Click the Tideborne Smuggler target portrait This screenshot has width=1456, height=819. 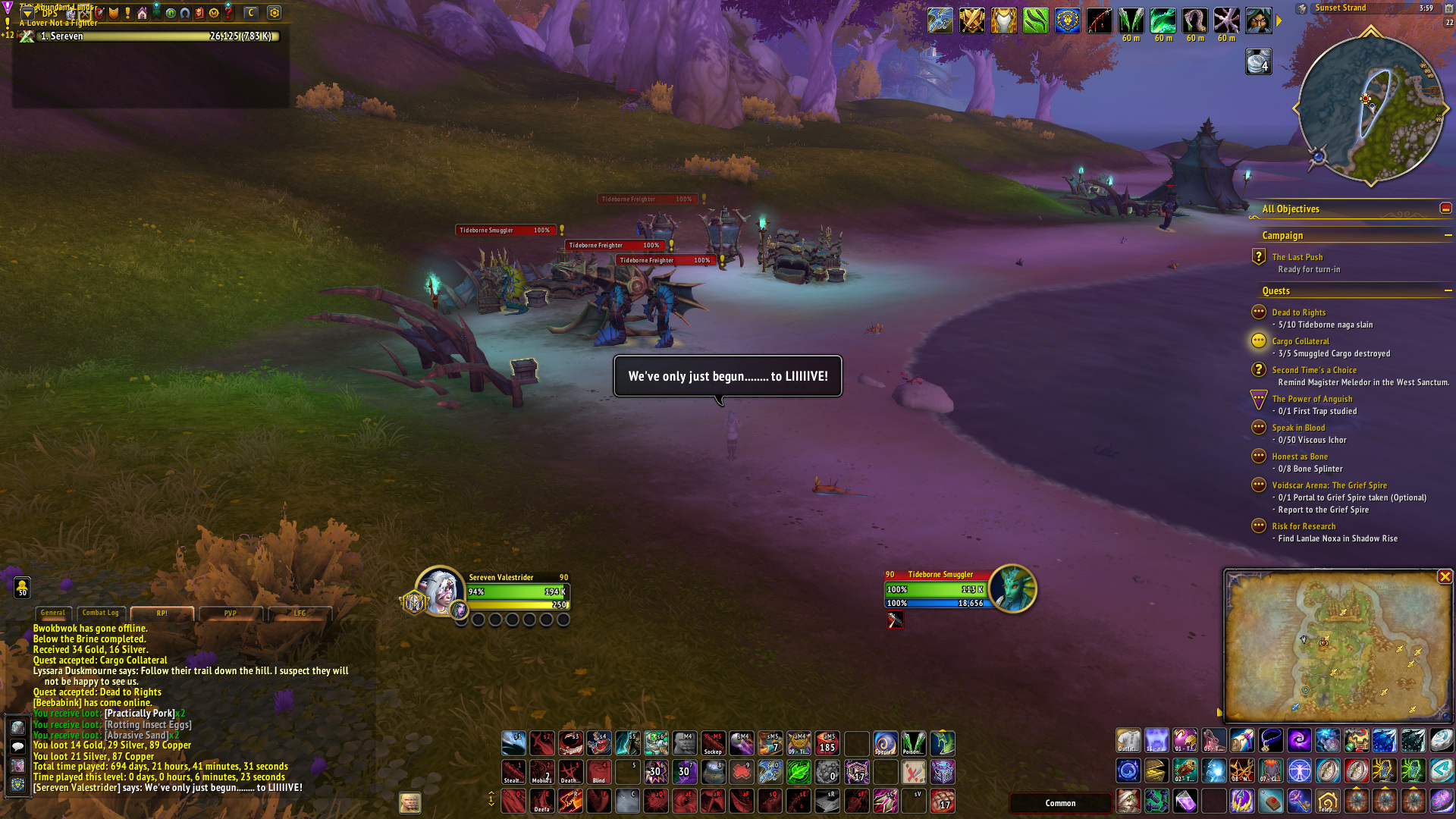tap(1012, 588)
